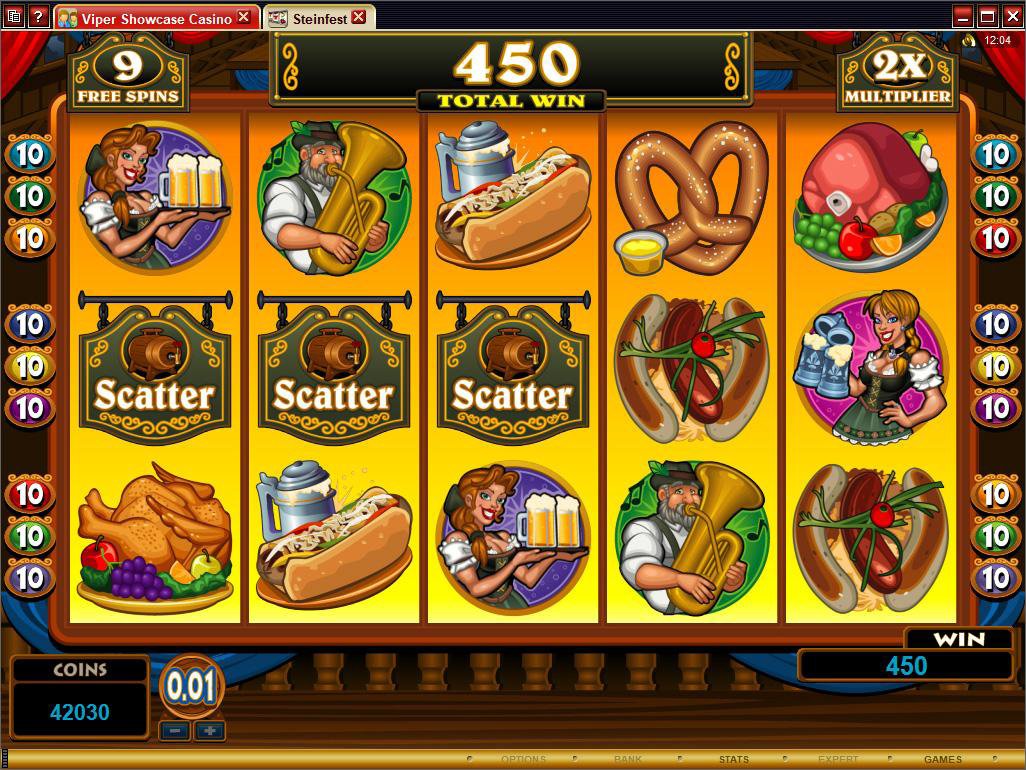Minimize the casino window

963,17
